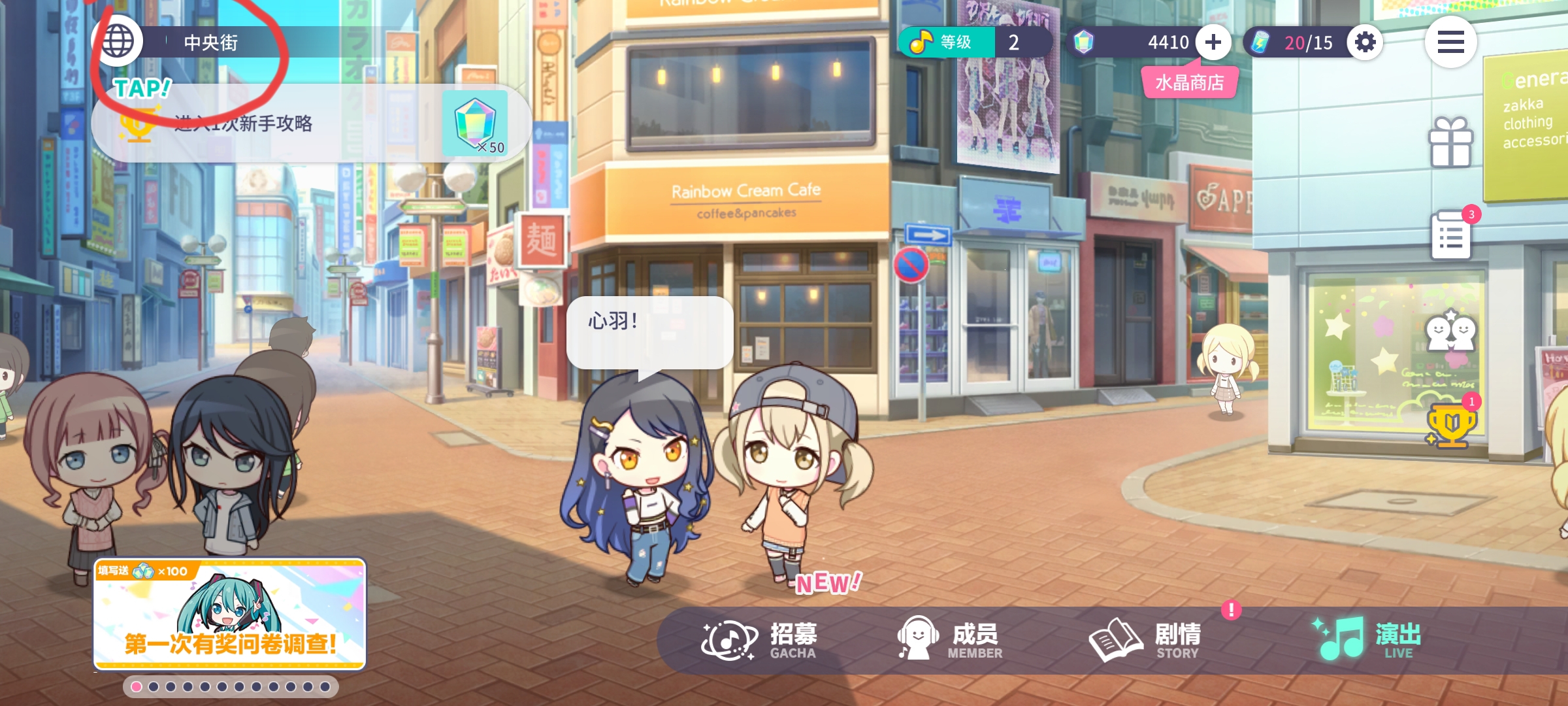
Task: Open the globe area map icon
Action: coord(118,42)
